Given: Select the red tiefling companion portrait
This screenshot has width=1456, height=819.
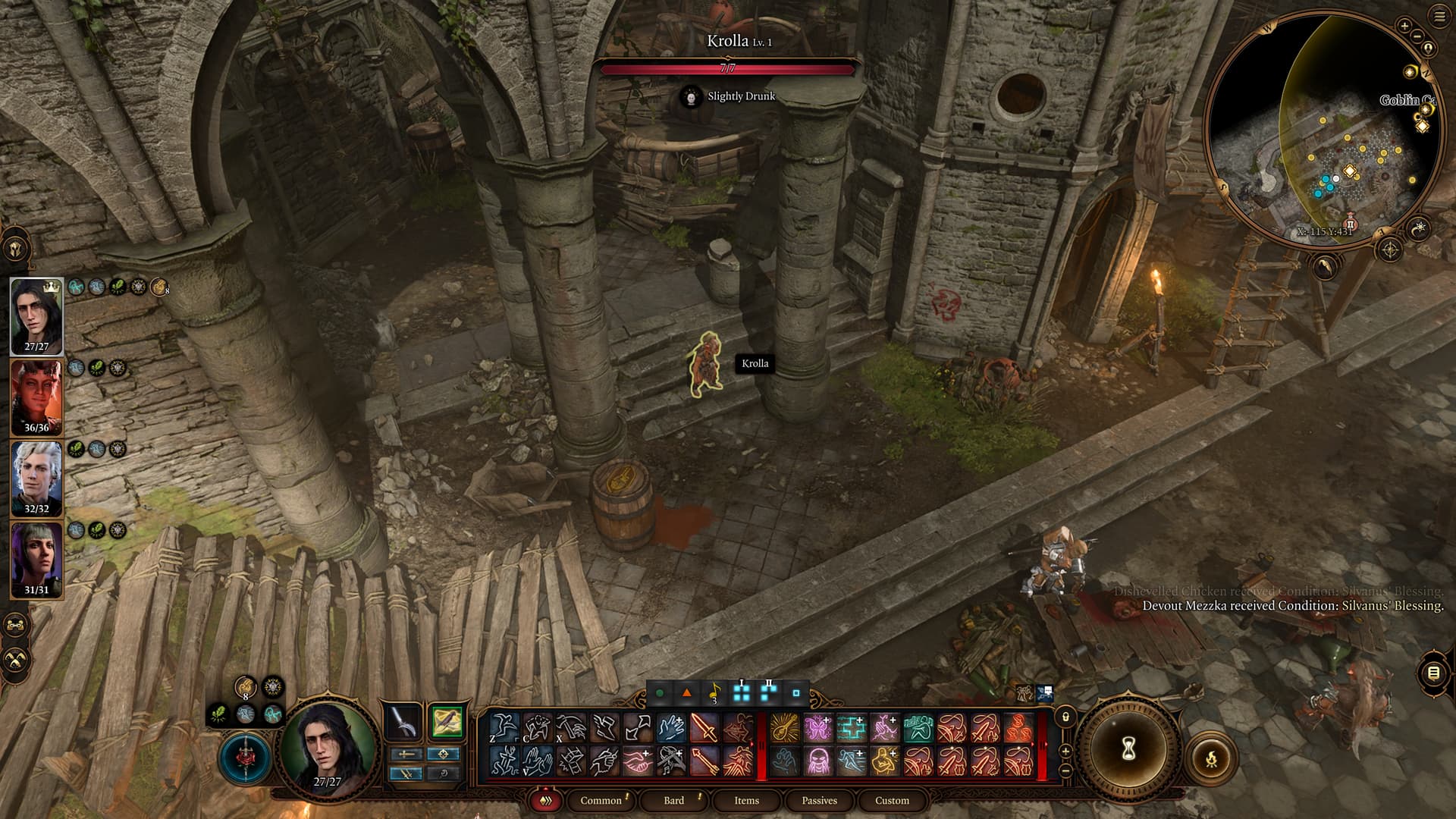Looking at the screenshot, I should 36,397.
